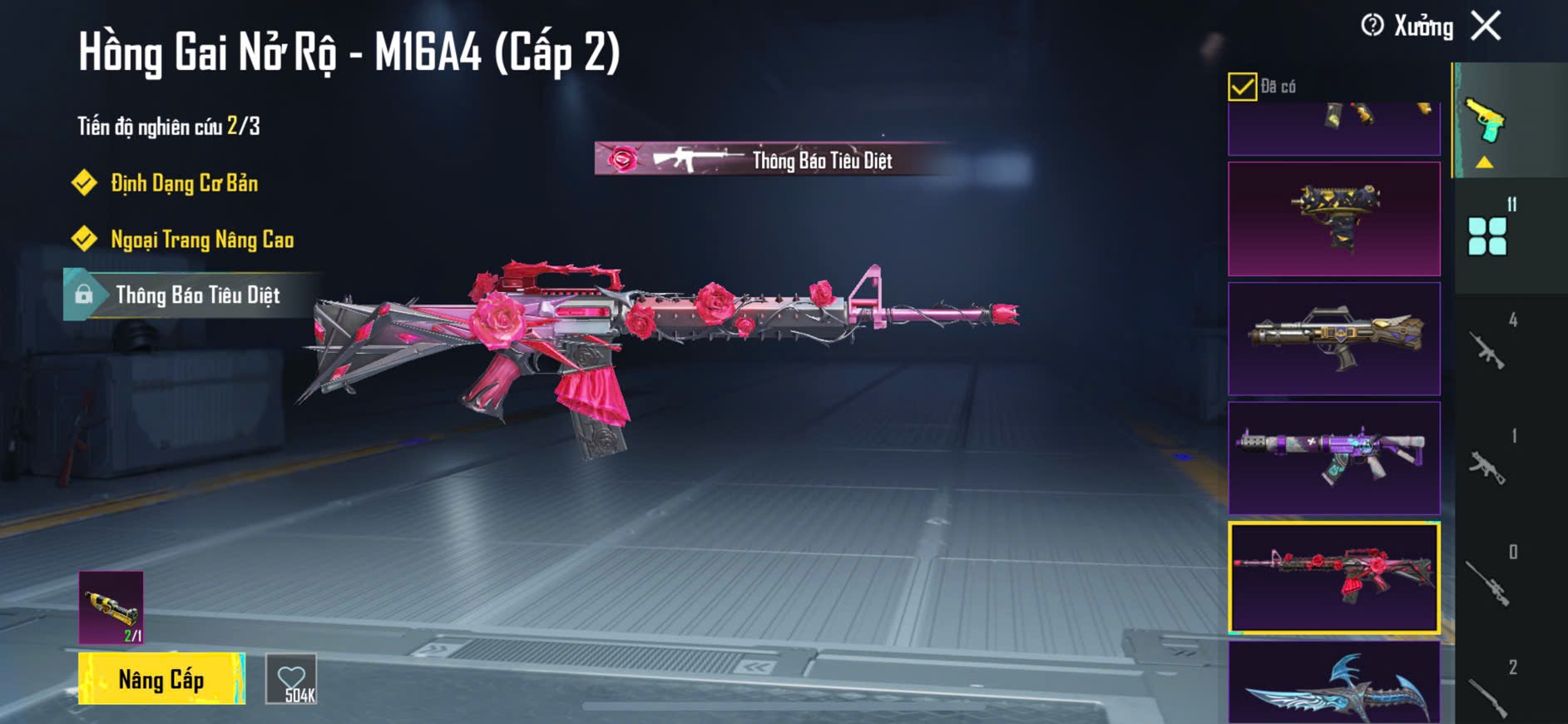This screenshot has width=1568, height=724.
Task: Open the Xưởng help info
Action: pos(1373,26)
